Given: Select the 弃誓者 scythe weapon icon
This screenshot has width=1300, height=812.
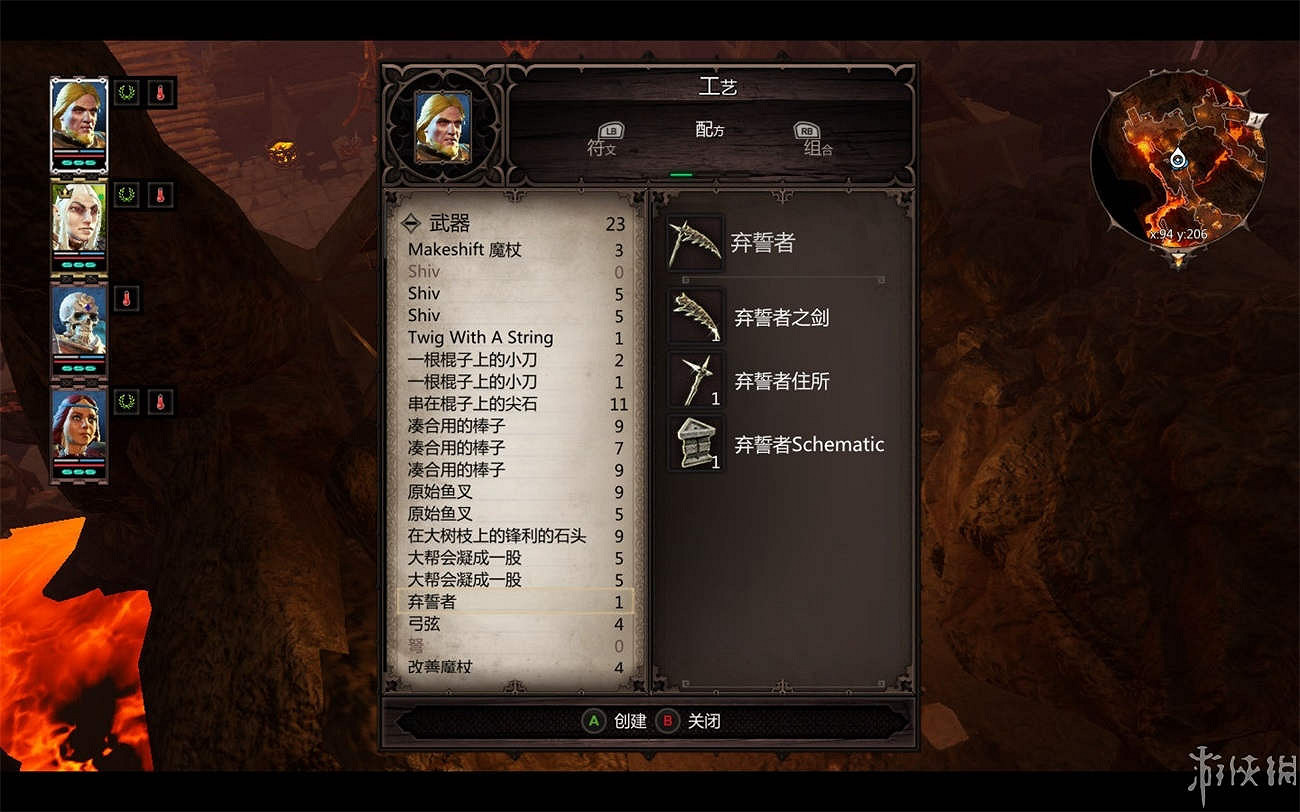Looking at the screenshot, I should pos(696,243).
